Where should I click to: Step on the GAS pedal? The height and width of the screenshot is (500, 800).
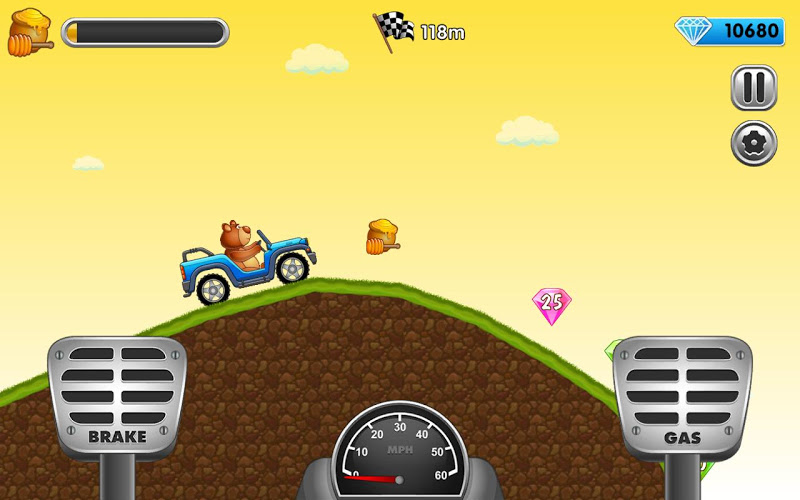682,396
